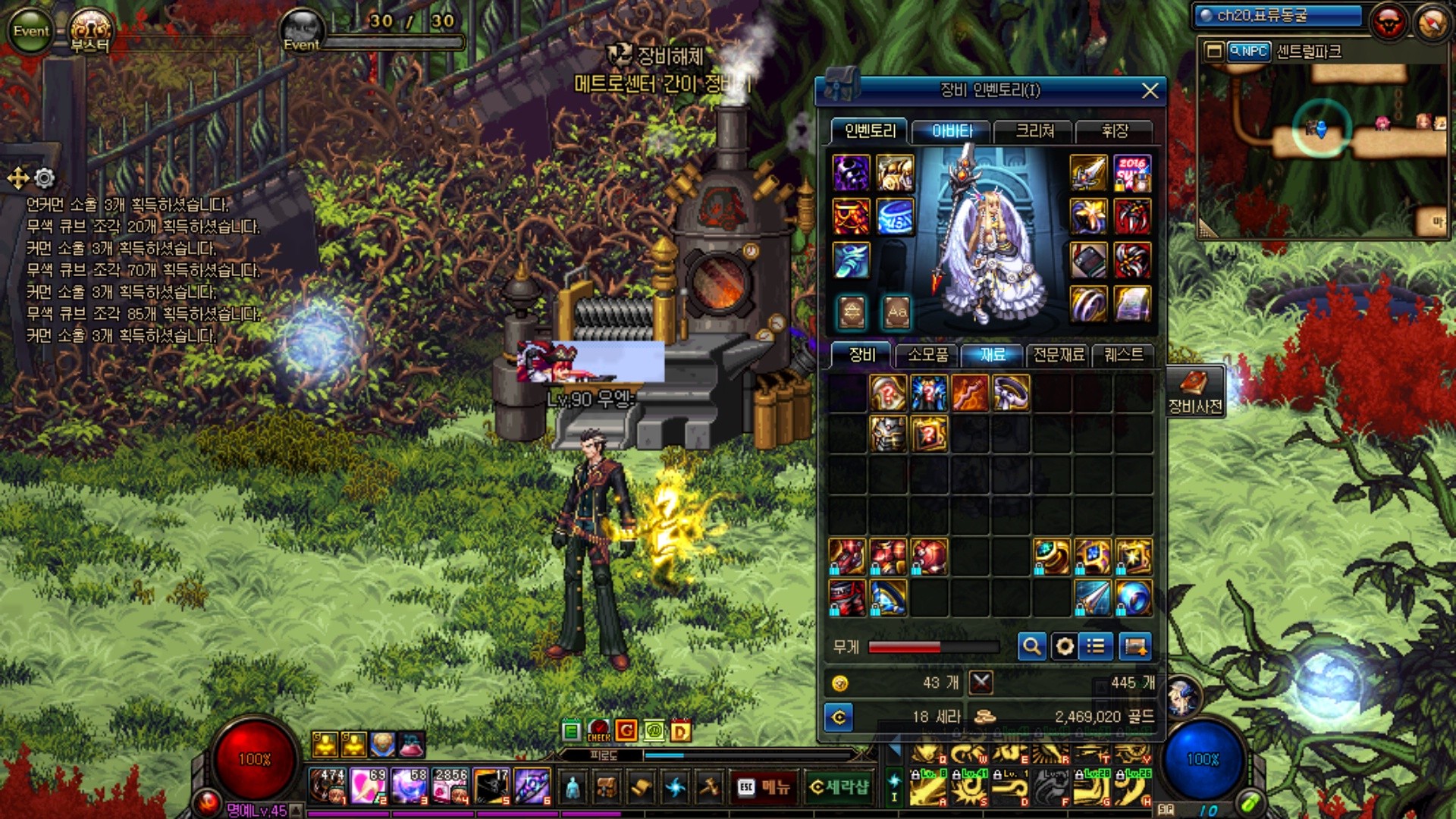
Task: Select the 2016 avatar item slot
Action: 1132,174
